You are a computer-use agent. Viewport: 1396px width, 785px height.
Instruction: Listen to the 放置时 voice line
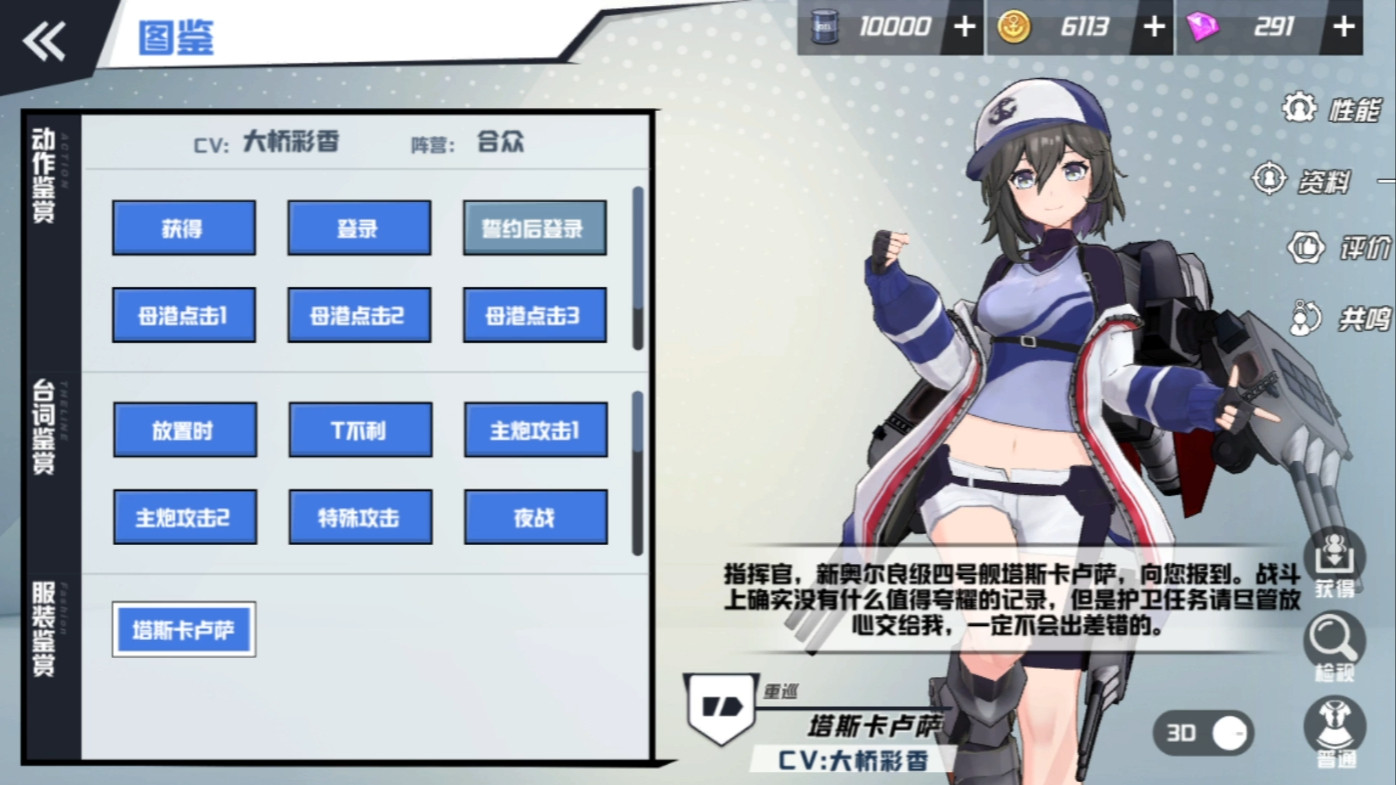[184, 430]
